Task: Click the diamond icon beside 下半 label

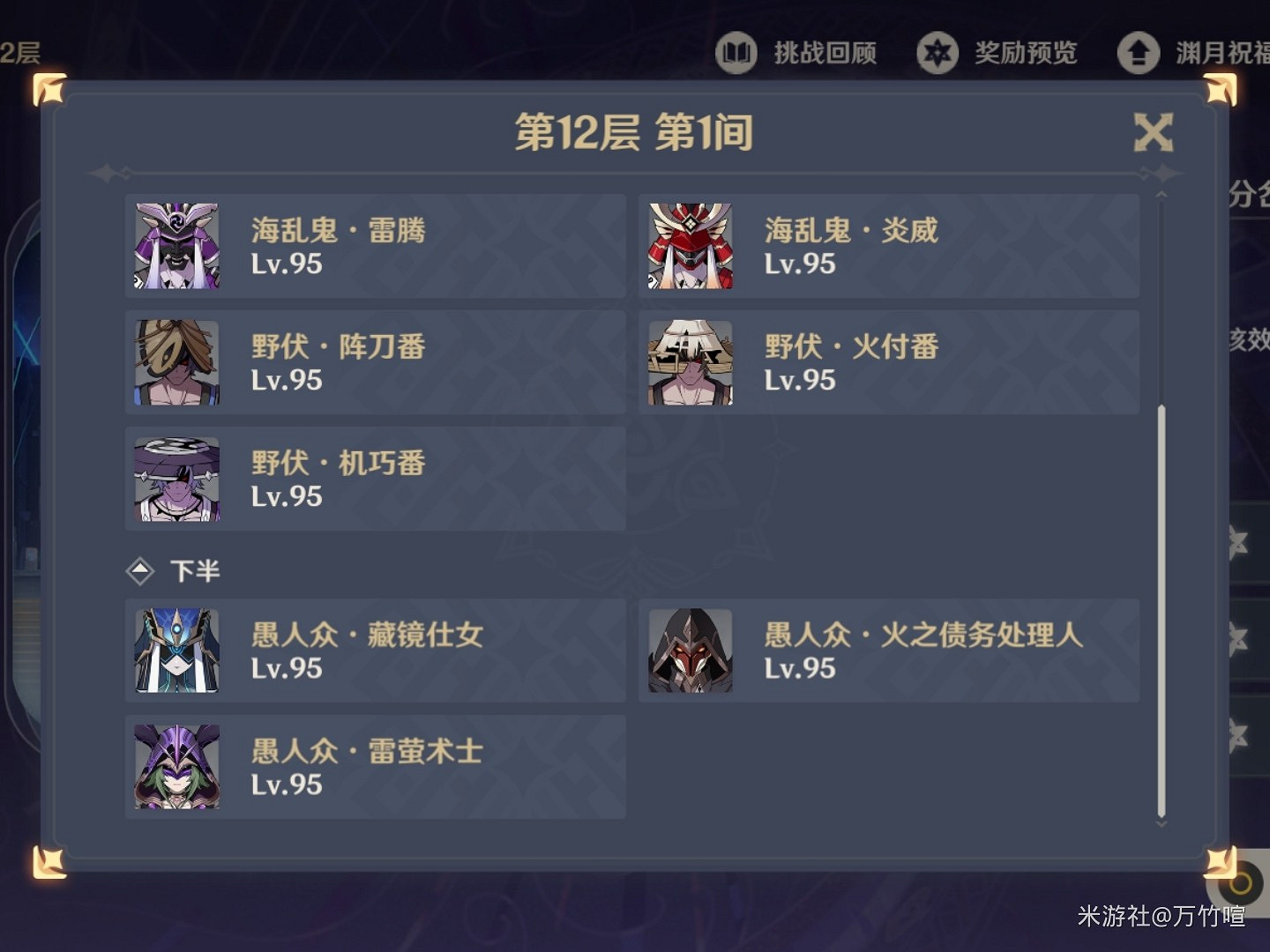Action: 140,570
